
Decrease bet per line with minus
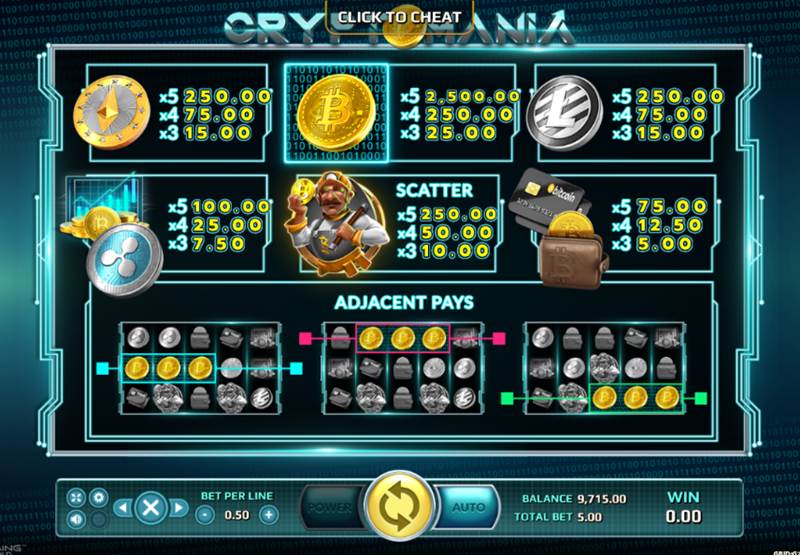204,515
